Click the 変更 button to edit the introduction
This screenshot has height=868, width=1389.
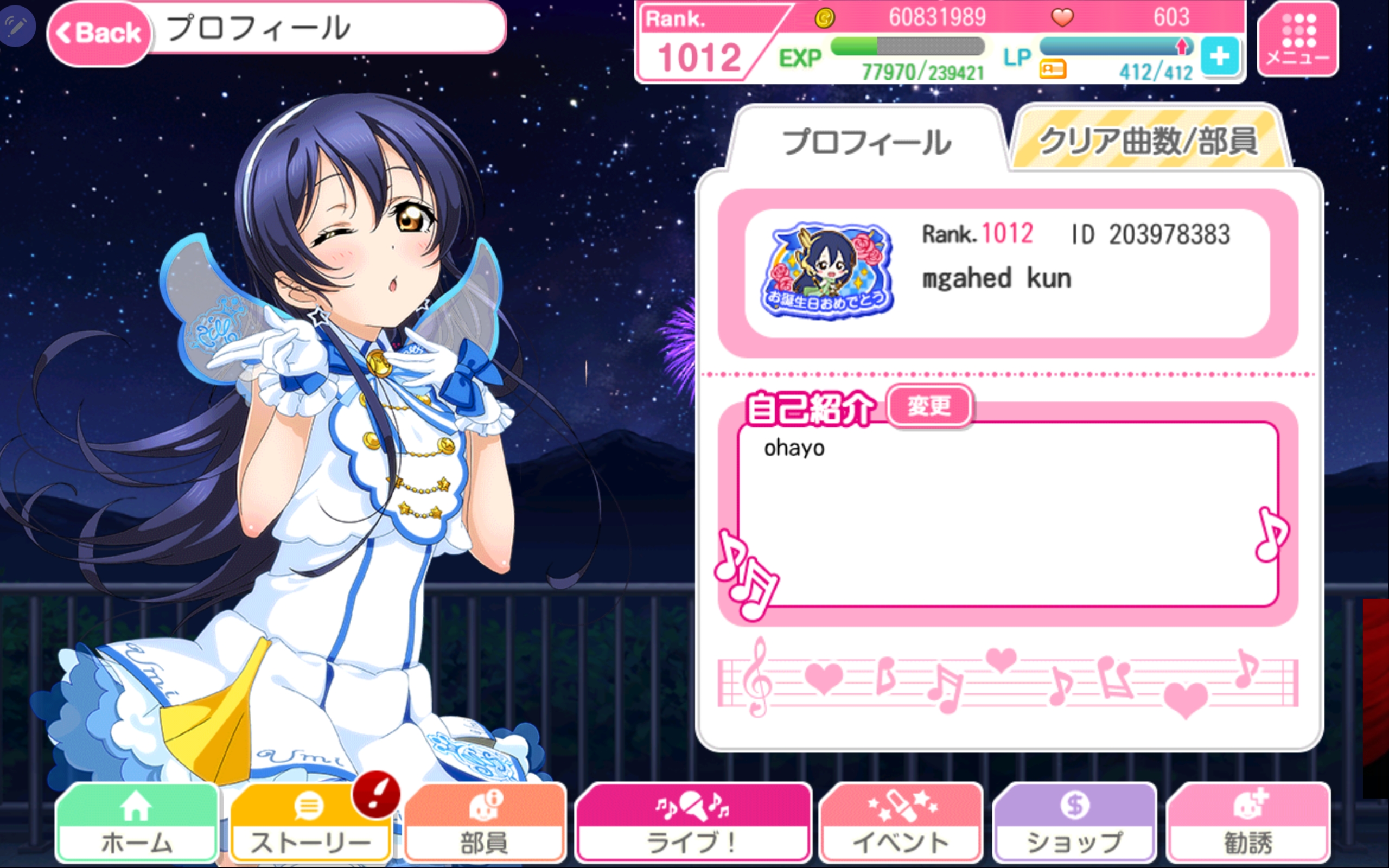tap(929, 406)
